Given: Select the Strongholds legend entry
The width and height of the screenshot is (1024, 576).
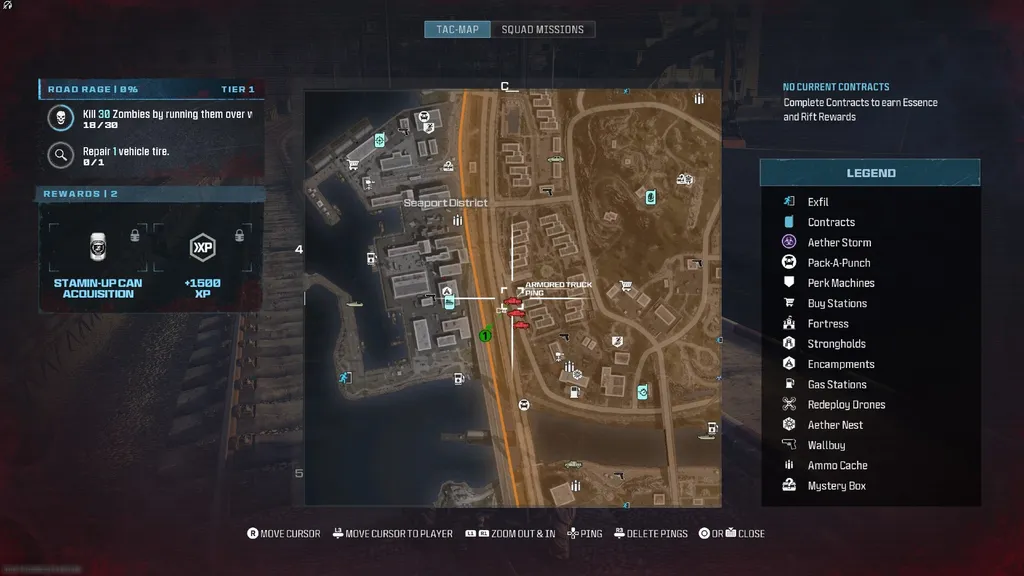Looking at the screenshot, I should 836,344.
